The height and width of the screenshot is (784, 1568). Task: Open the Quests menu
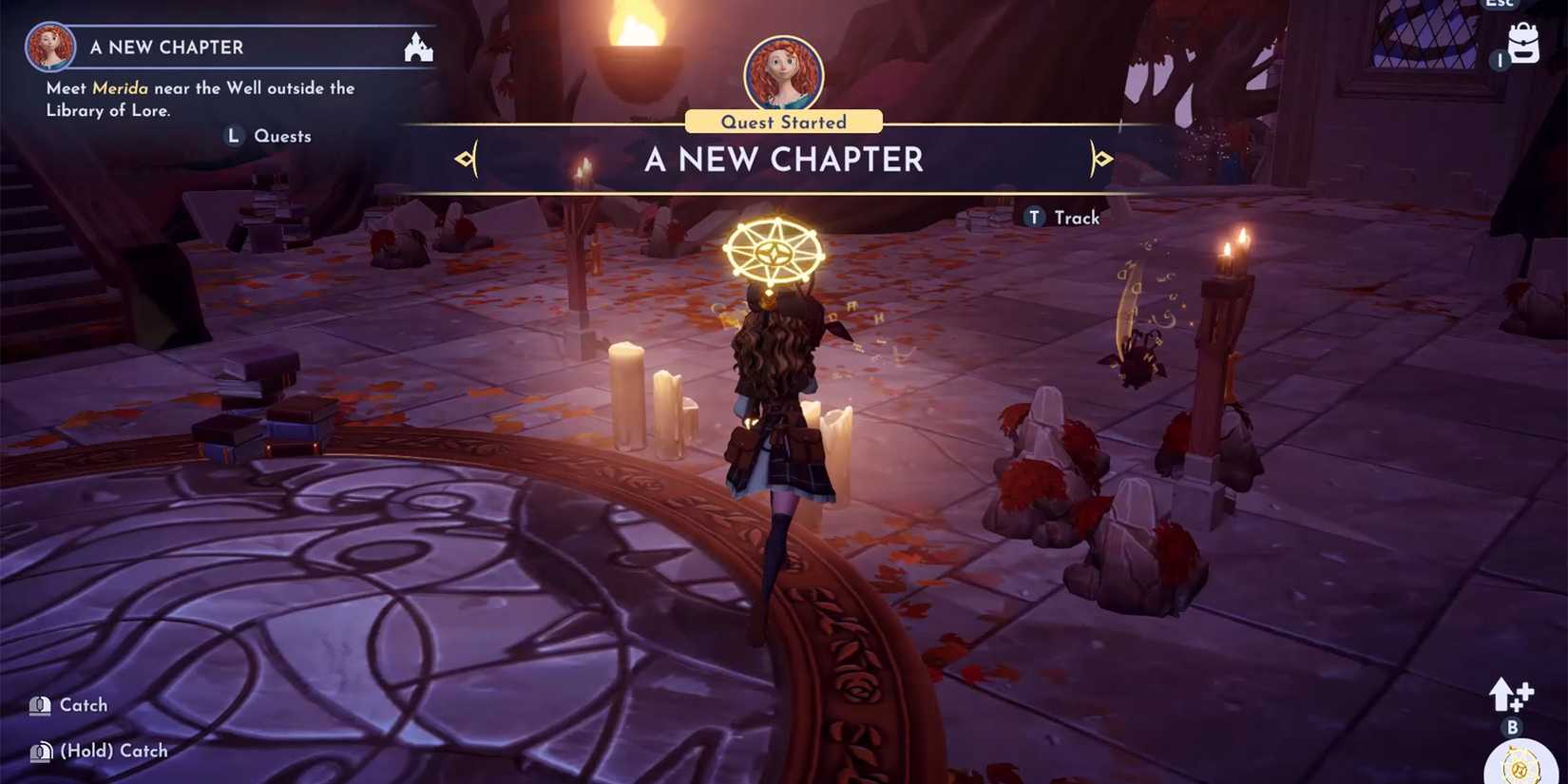[x=269, y=136]
